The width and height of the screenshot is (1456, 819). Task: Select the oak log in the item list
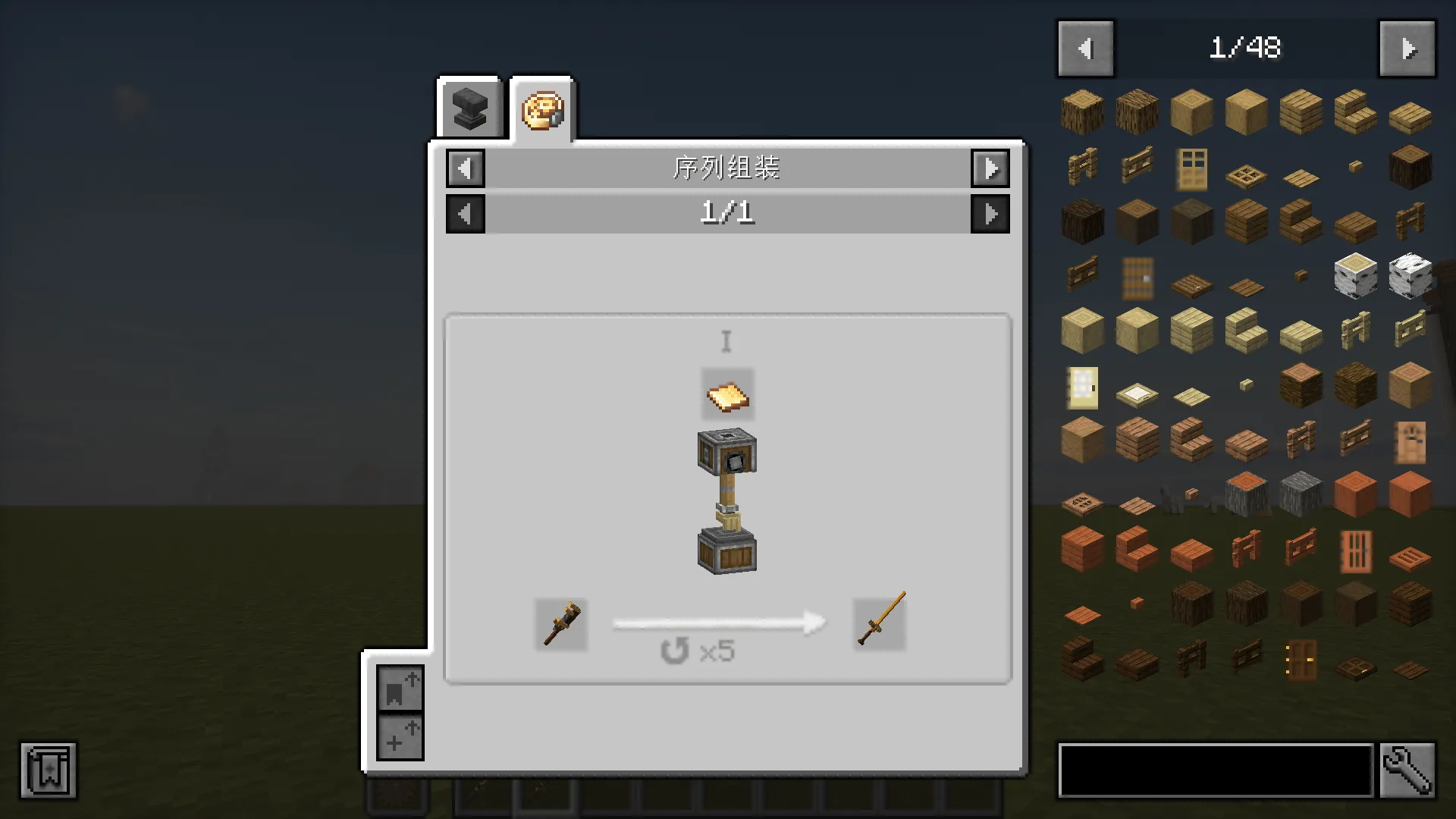click(x=1081, y=112)
